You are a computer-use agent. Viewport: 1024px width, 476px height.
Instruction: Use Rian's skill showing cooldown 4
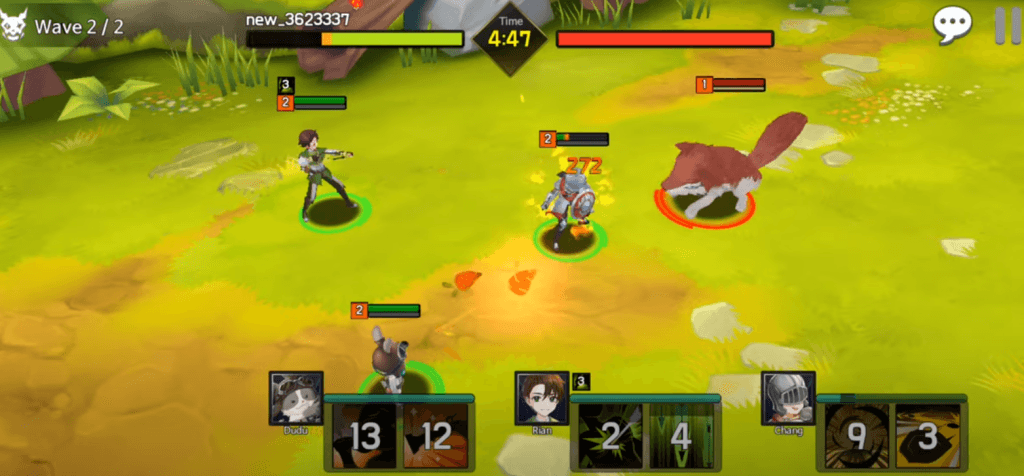point(682,436)
